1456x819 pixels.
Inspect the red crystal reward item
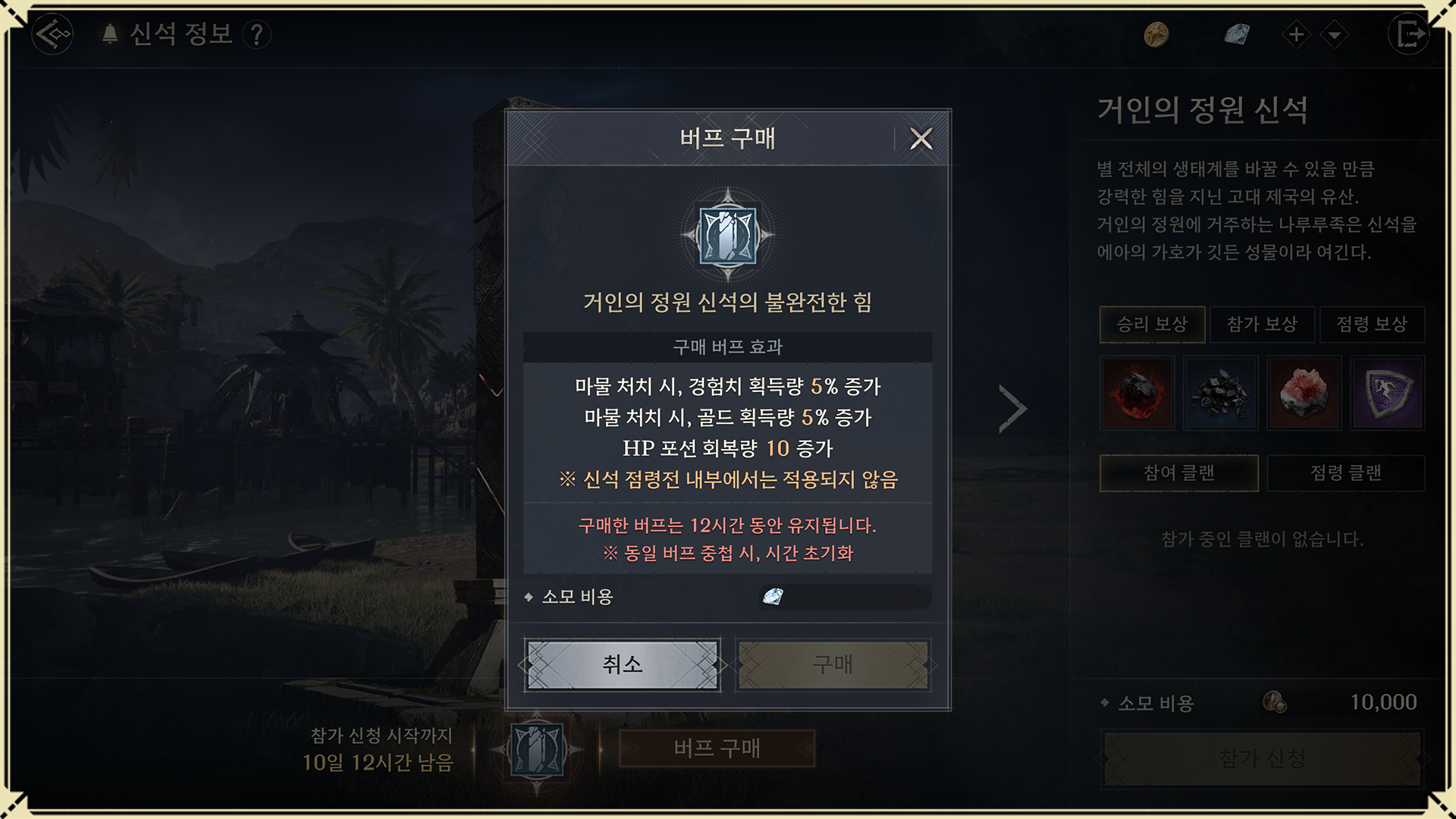pos(1304,393)
